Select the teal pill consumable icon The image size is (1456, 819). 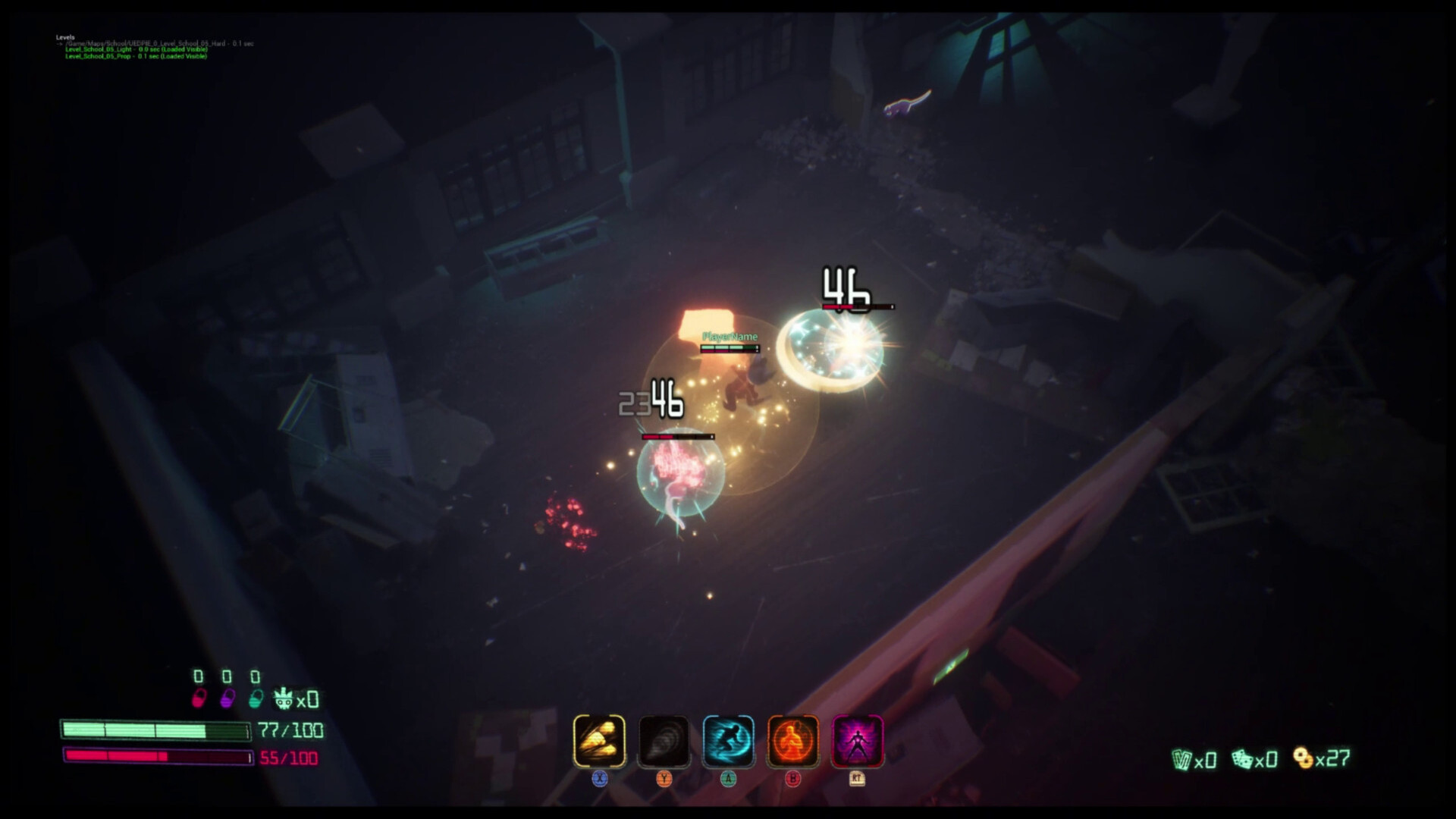coord(256,698)
